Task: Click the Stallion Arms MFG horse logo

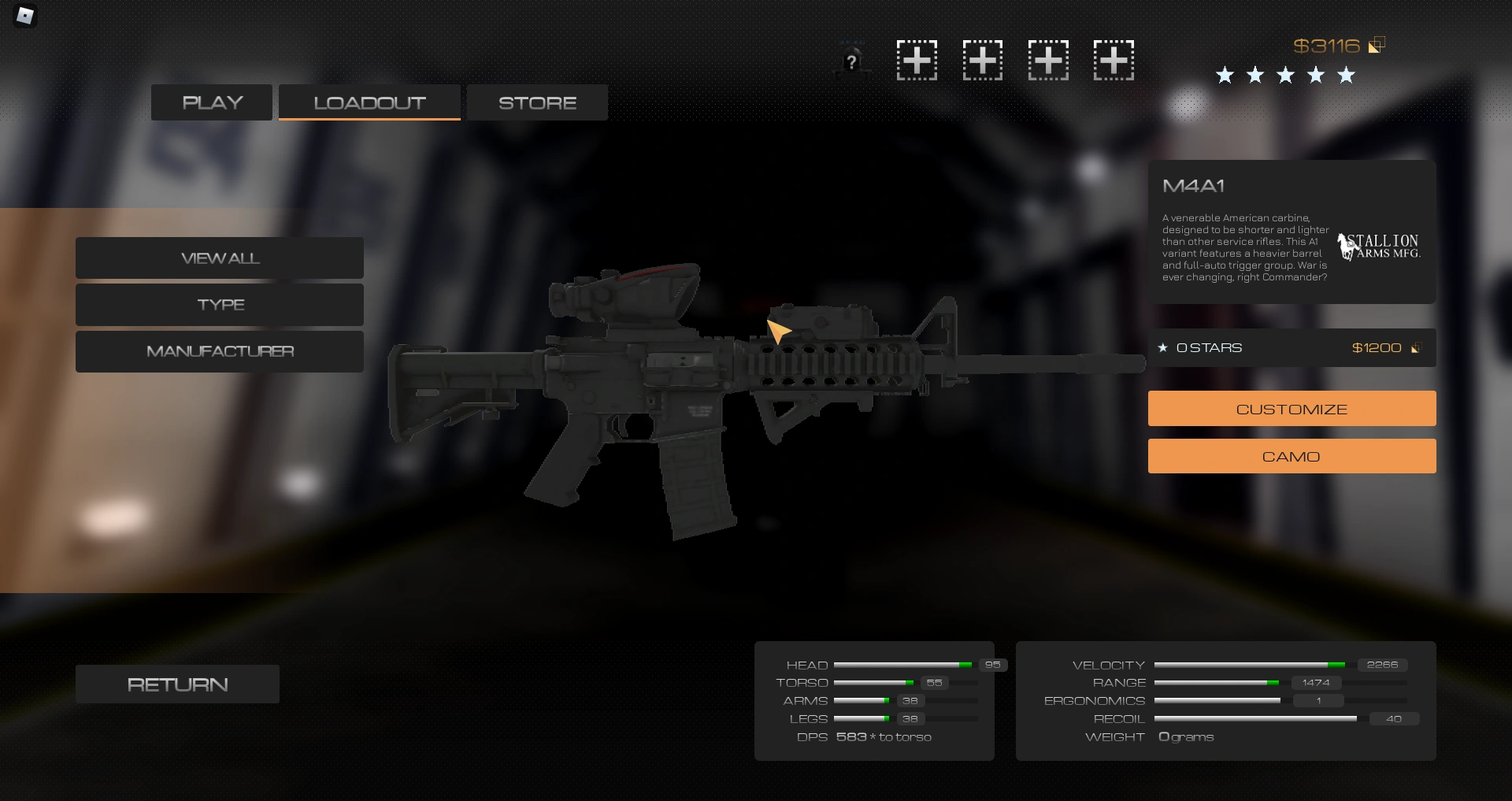Action: coord(1378,245)
